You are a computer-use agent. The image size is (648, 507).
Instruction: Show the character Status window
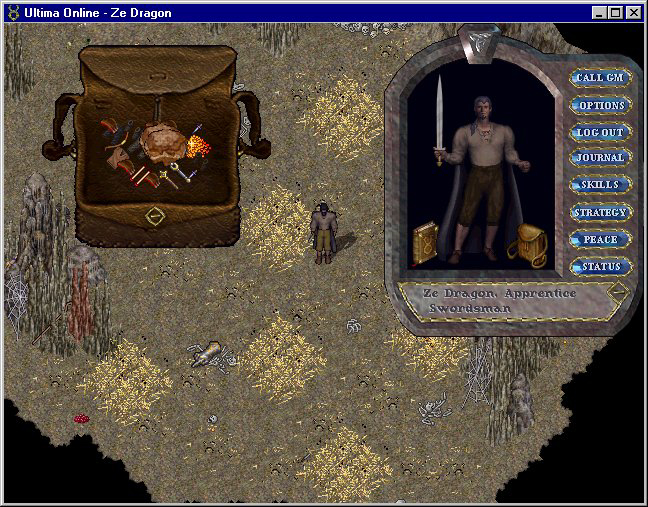tap(600, 267)
